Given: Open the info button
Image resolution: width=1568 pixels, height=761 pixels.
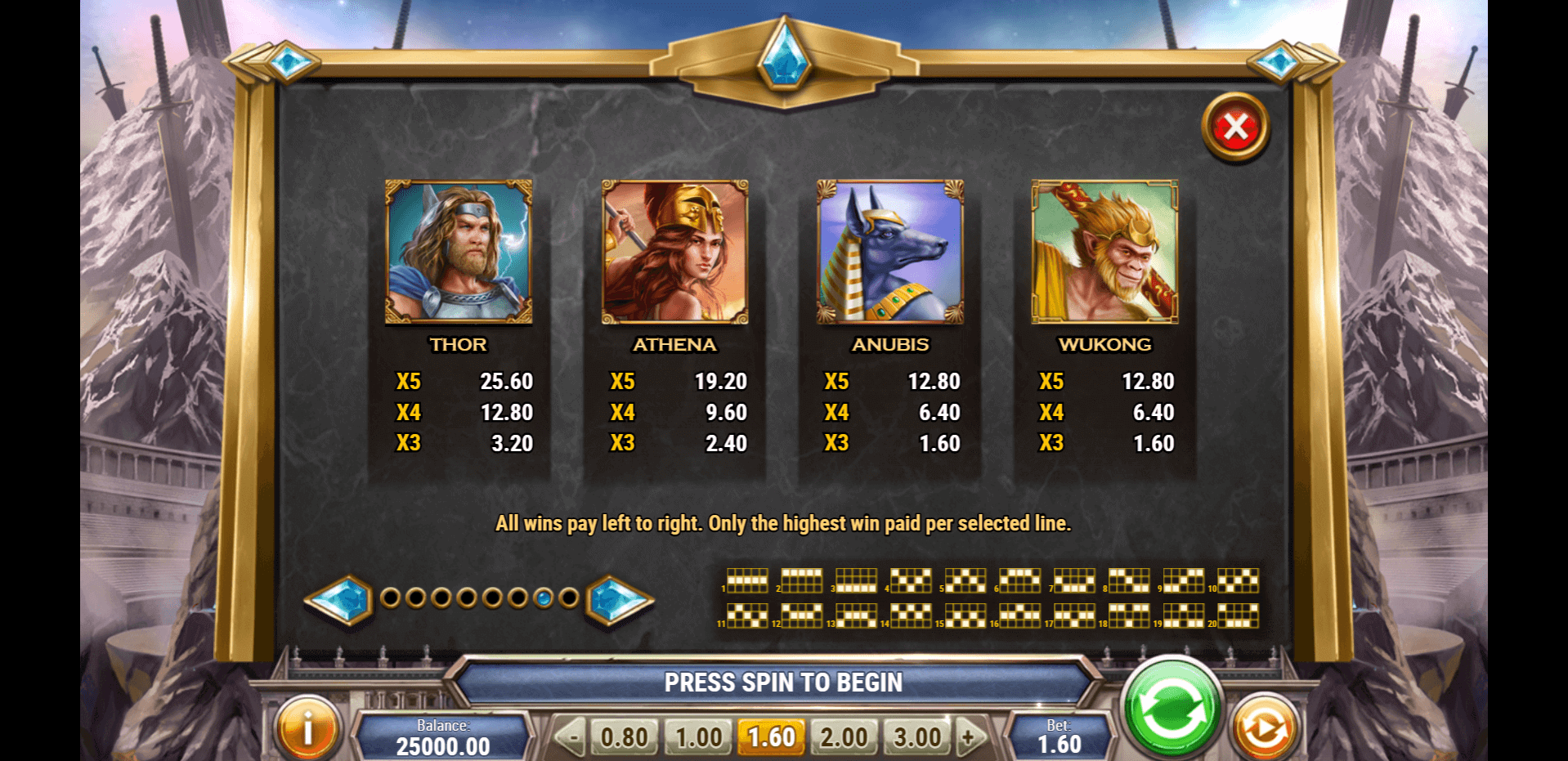Looking at the screenshot, I should click(x=307, y=727).
